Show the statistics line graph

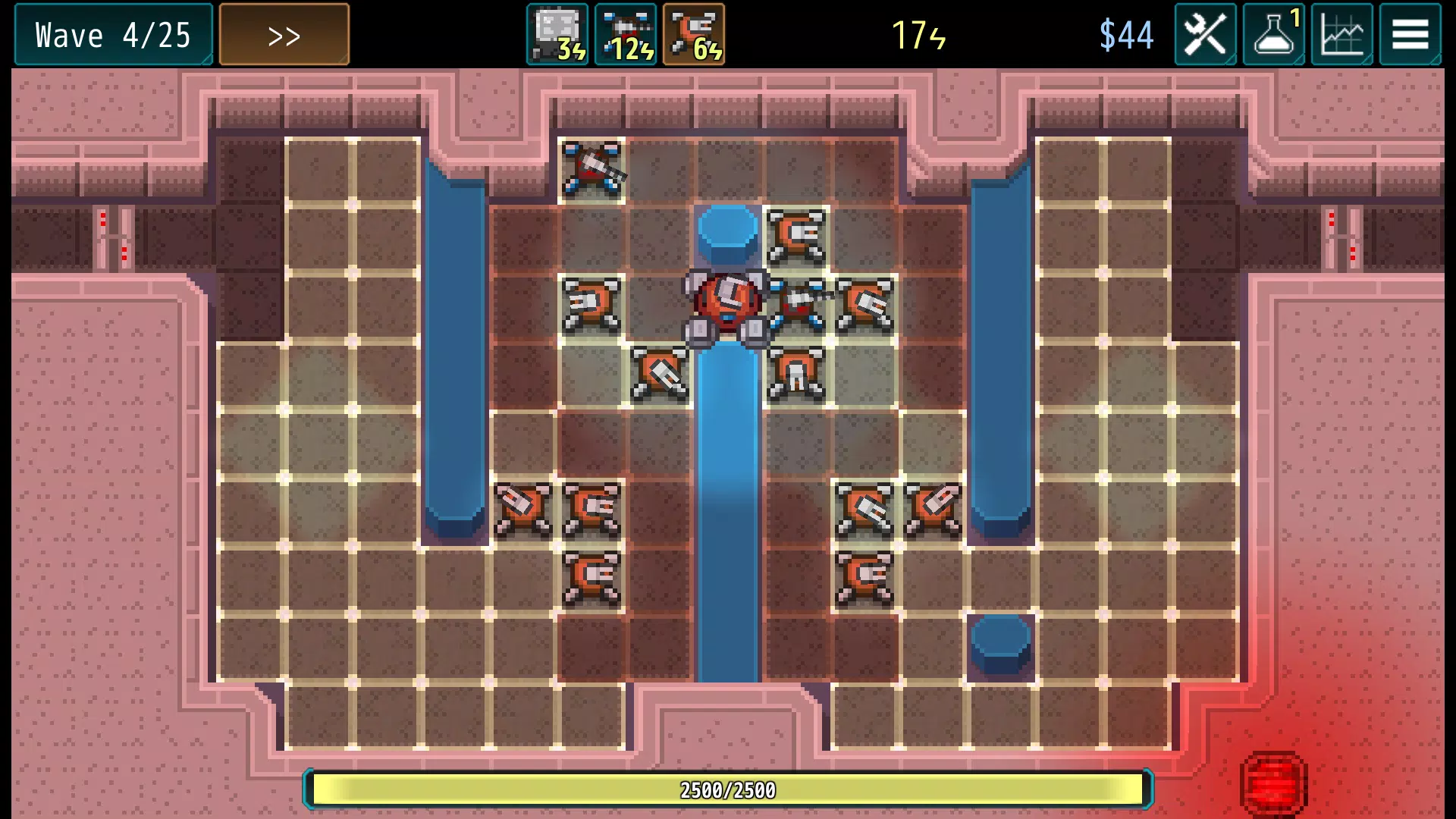pos(1341,35)
